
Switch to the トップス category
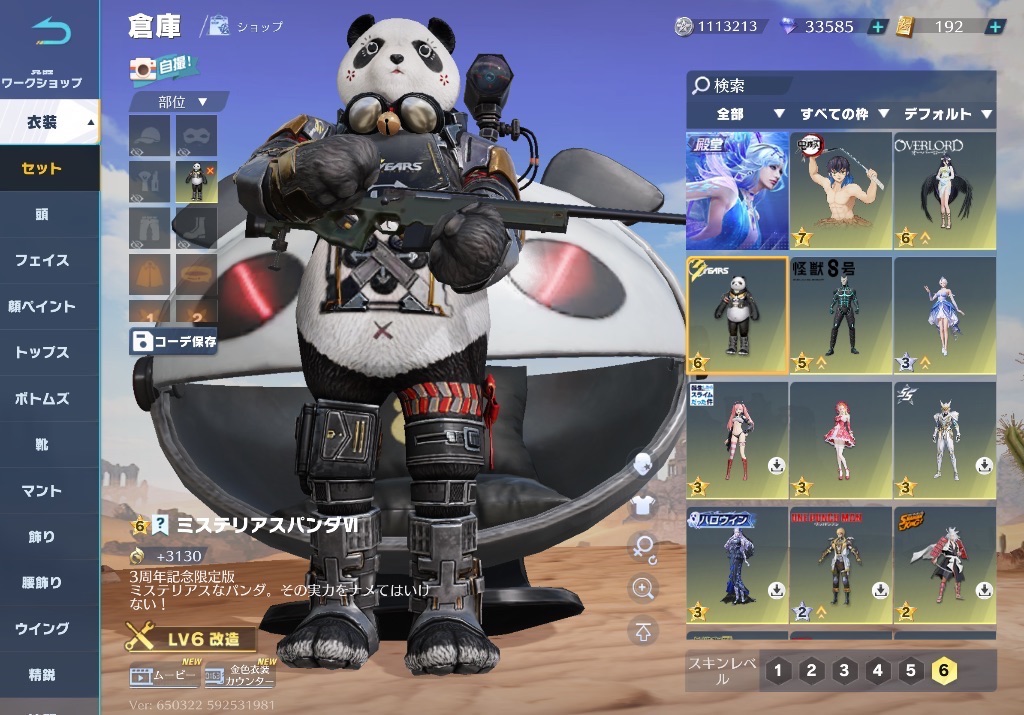coord(42,353)
